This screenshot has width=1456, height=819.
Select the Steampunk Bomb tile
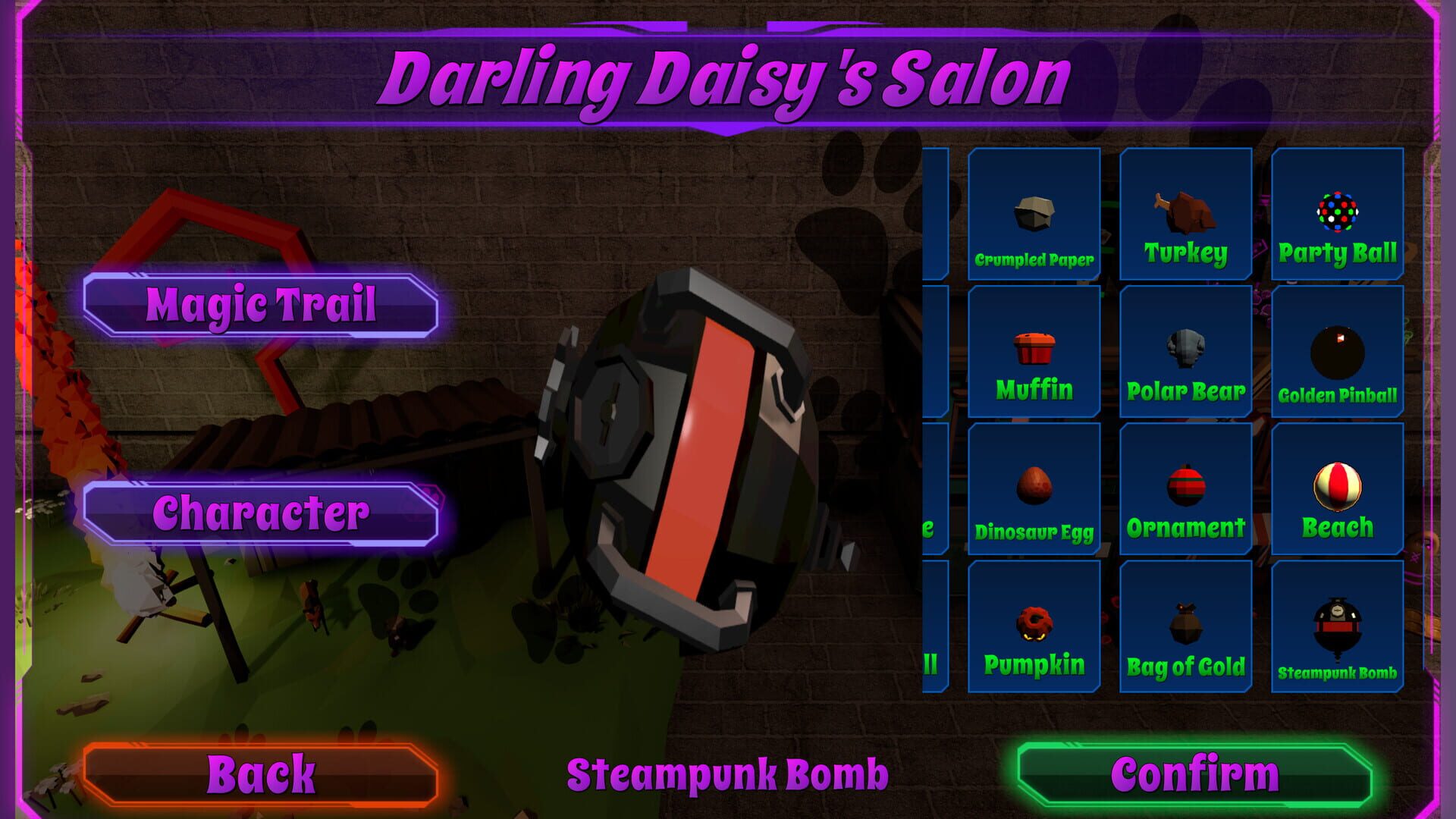[1337, 626]
